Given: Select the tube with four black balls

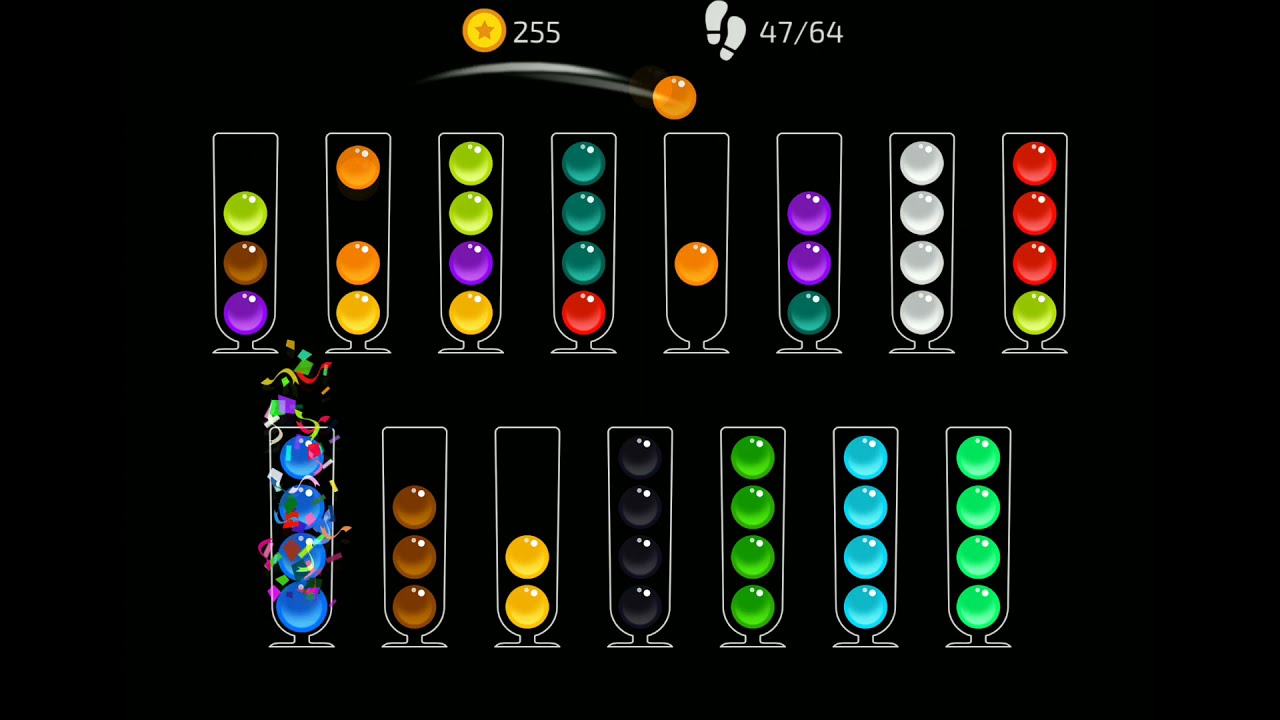Looking at the screenshot, I should coord(640,535).
